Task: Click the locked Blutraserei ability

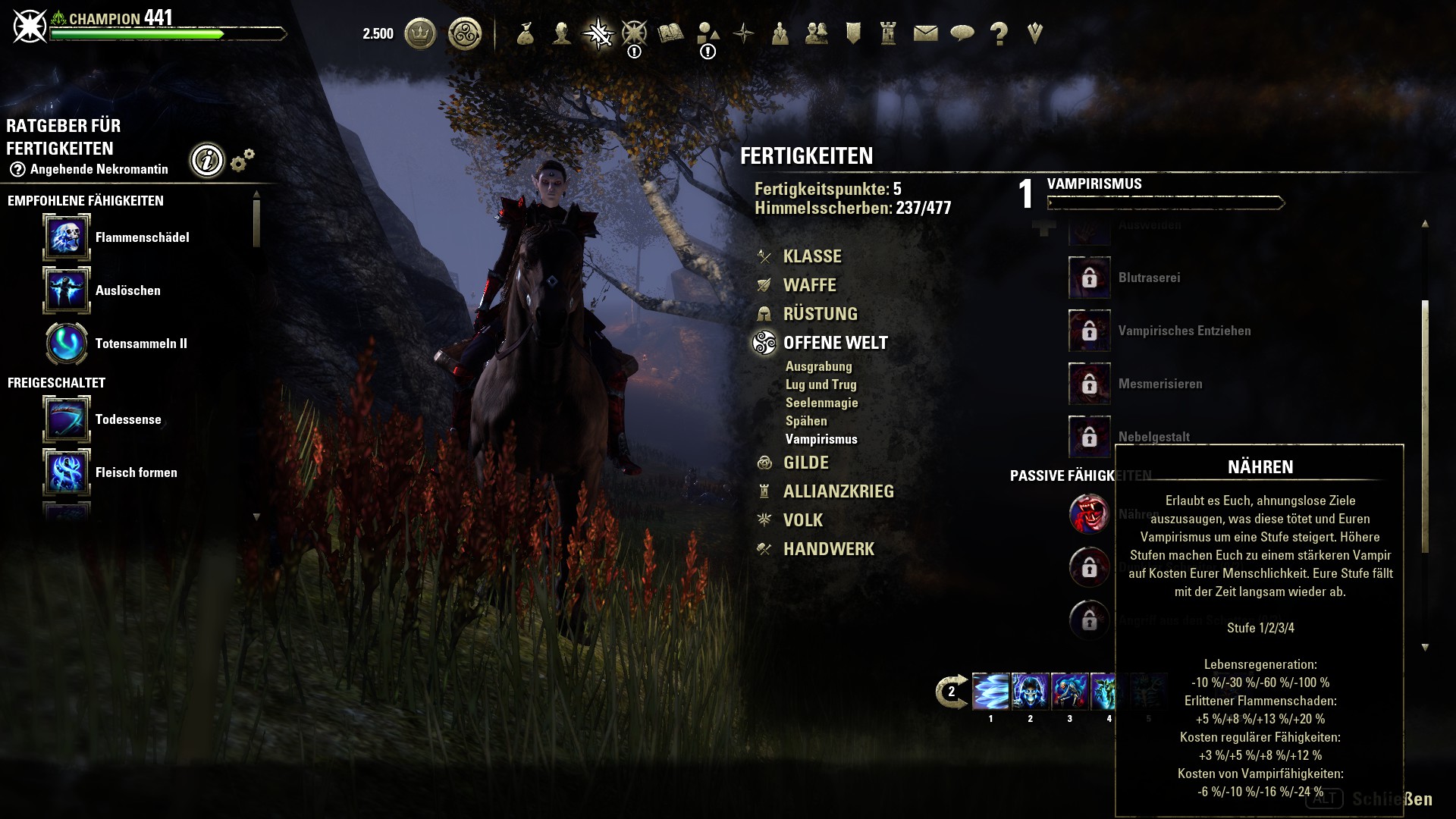Action: click(1090, 278)
